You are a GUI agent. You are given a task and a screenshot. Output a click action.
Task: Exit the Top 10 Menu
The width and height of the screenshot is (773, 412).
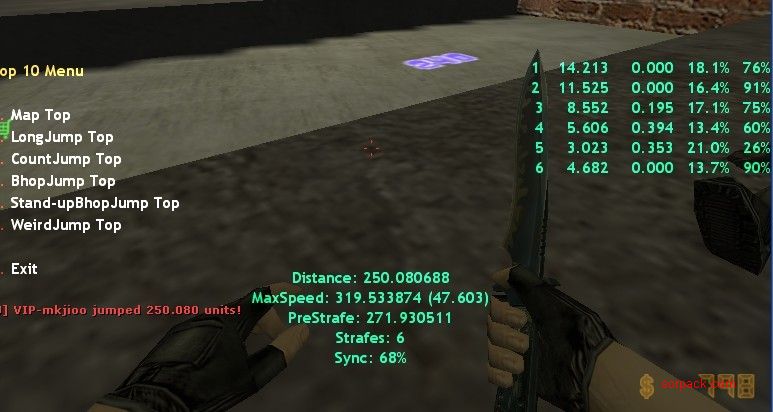pos(24,269)
